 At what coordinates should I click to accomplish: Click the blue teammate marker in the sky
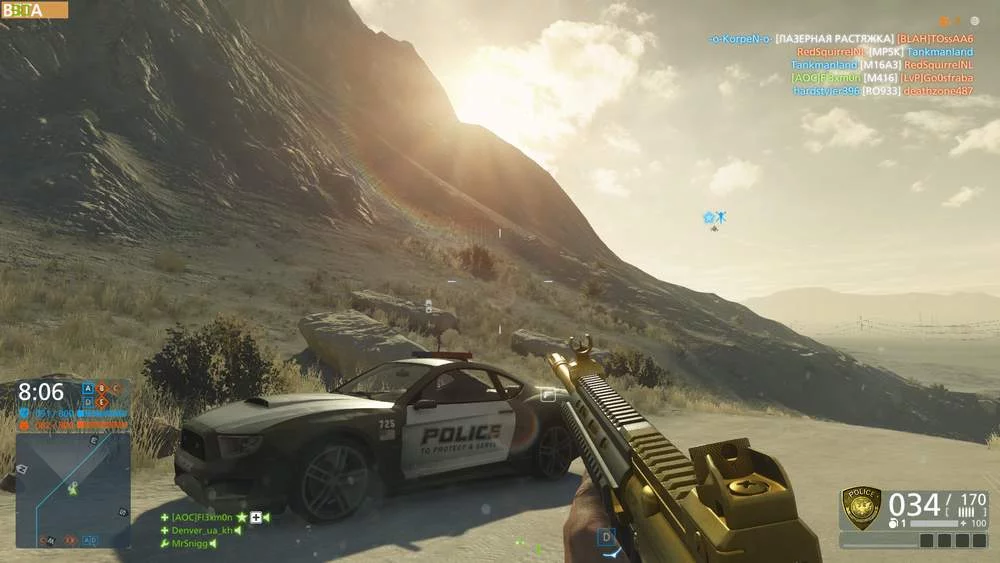714,217
